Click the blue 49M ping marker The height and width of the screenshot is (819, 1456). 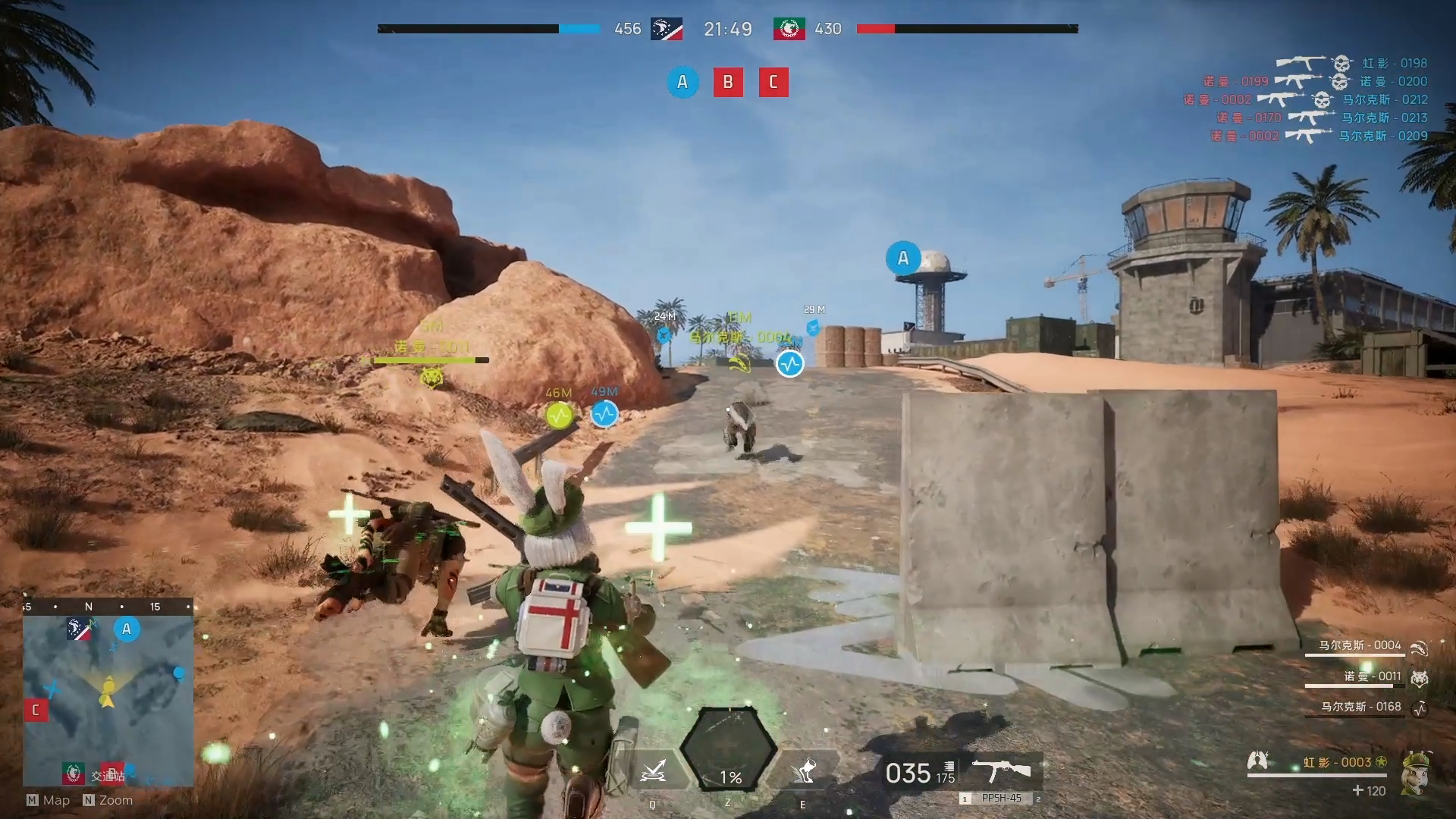tap(604, 414)
